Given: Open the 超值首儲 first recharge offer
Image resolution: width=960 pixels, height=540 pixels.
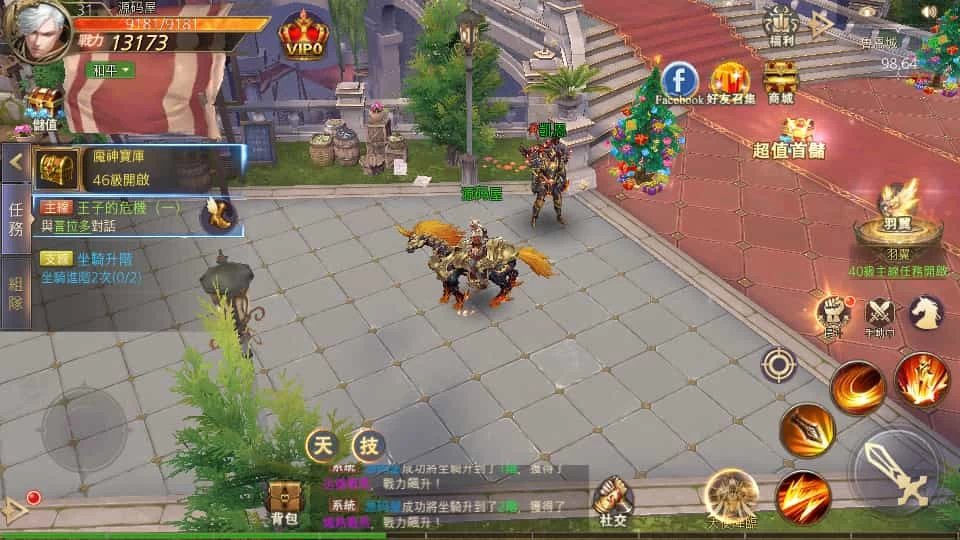Looking at the screenshot, I should tap(790, 138).
